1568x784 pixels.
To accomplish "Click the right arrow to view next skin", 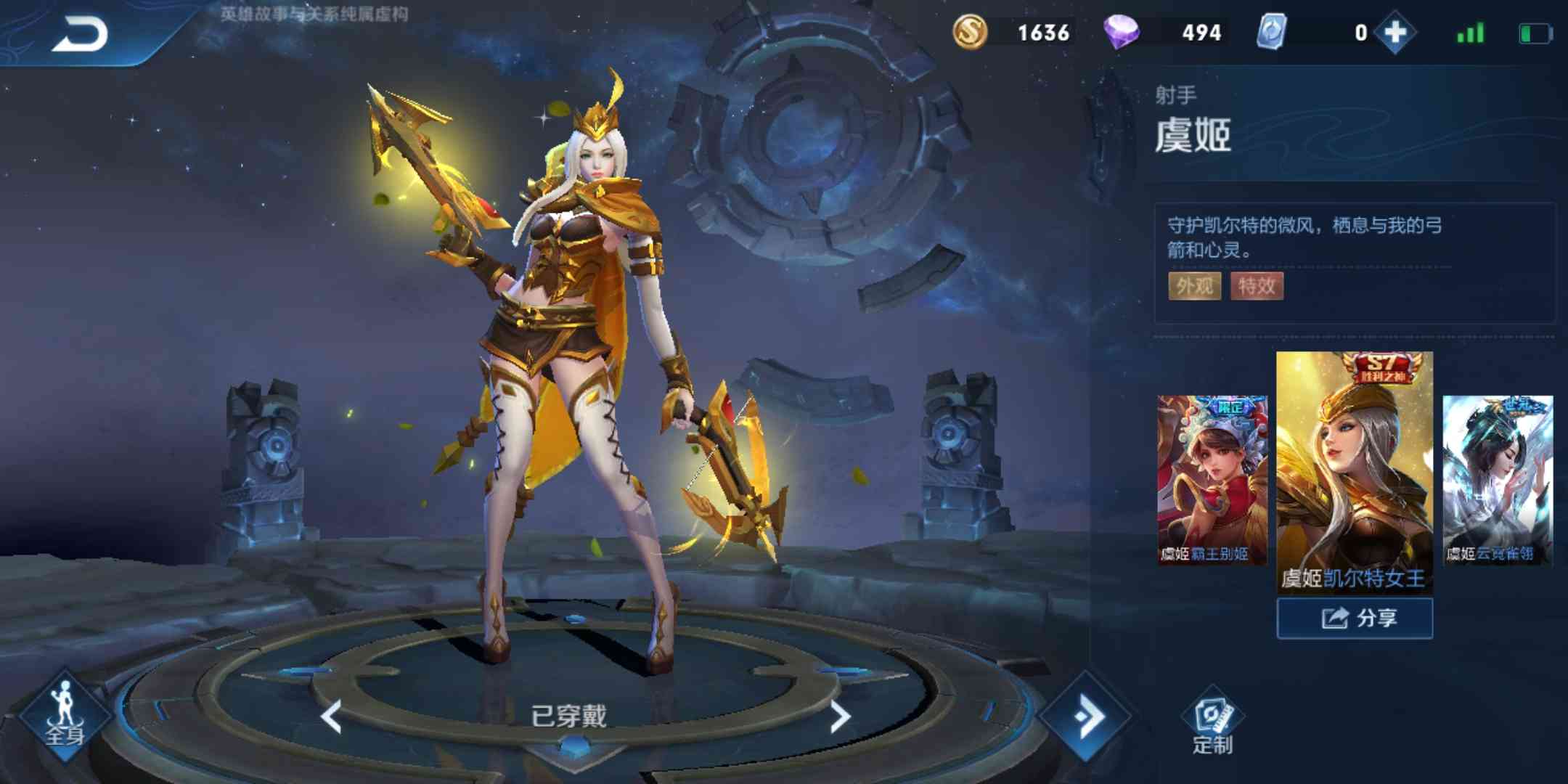I will (842, 715).
